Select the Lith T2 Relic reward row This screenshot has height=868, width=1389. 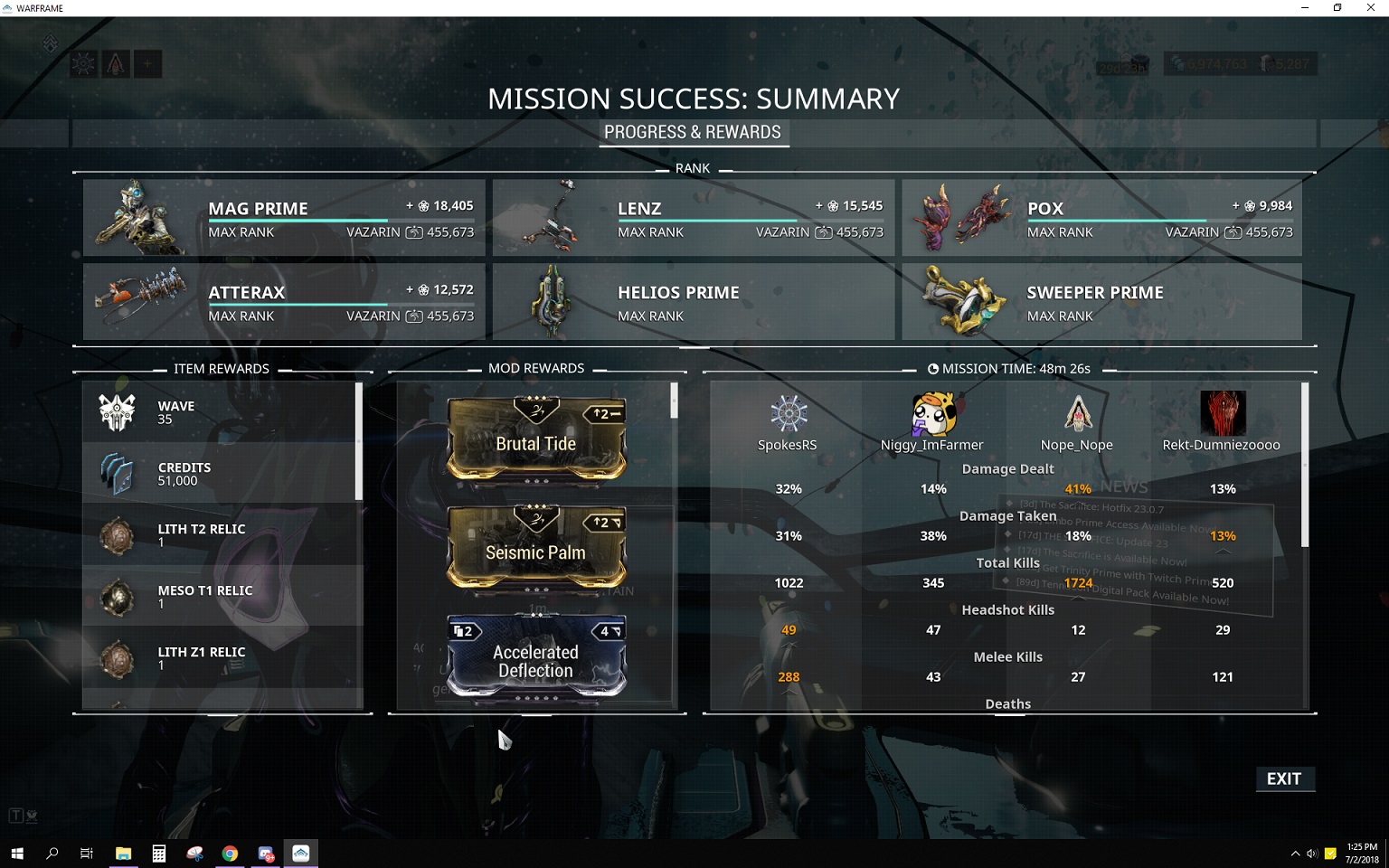(222, 535)
